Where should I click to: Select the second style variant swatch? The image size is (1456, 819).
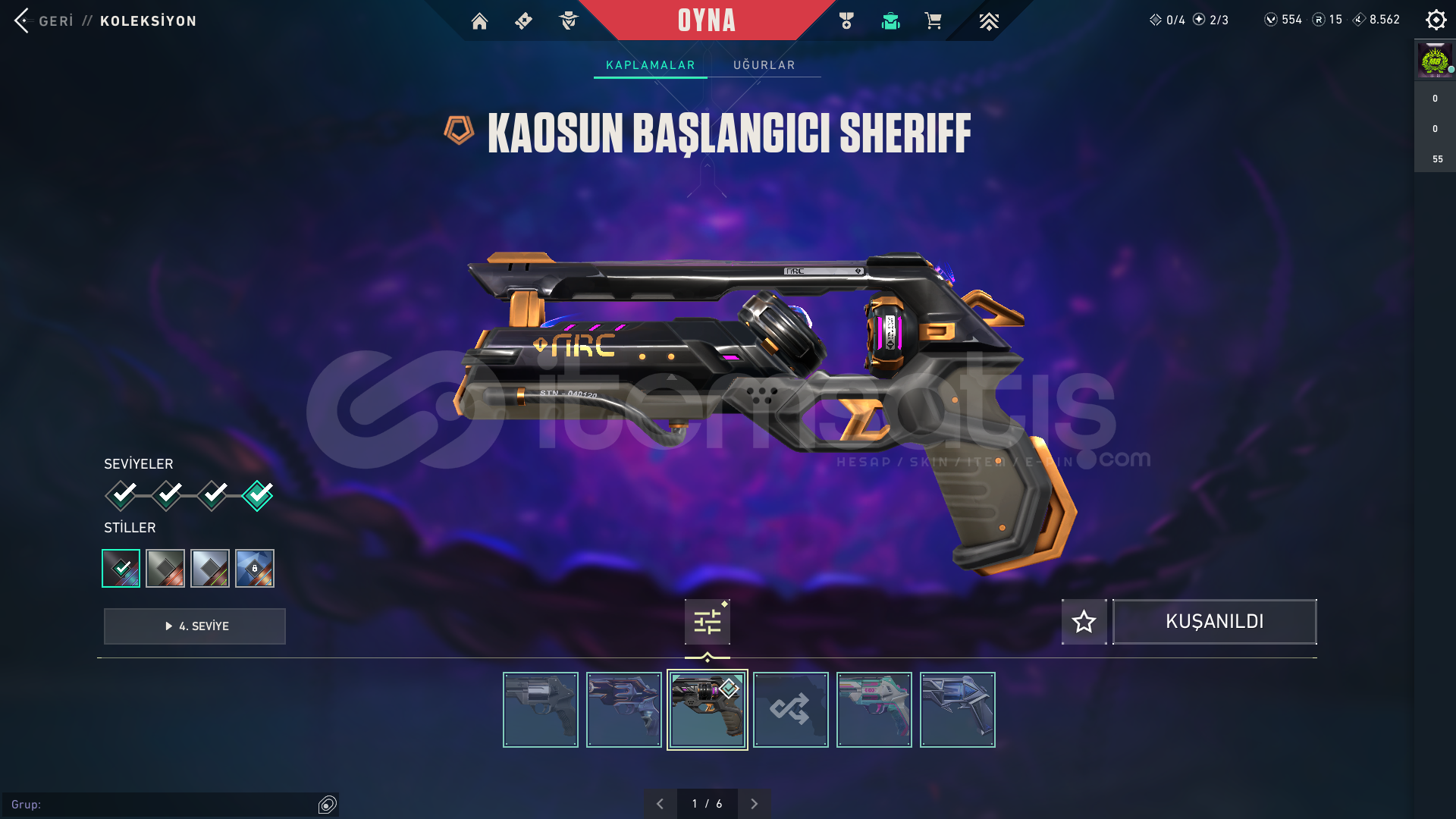pyautogui.click(x=165, y=568)
